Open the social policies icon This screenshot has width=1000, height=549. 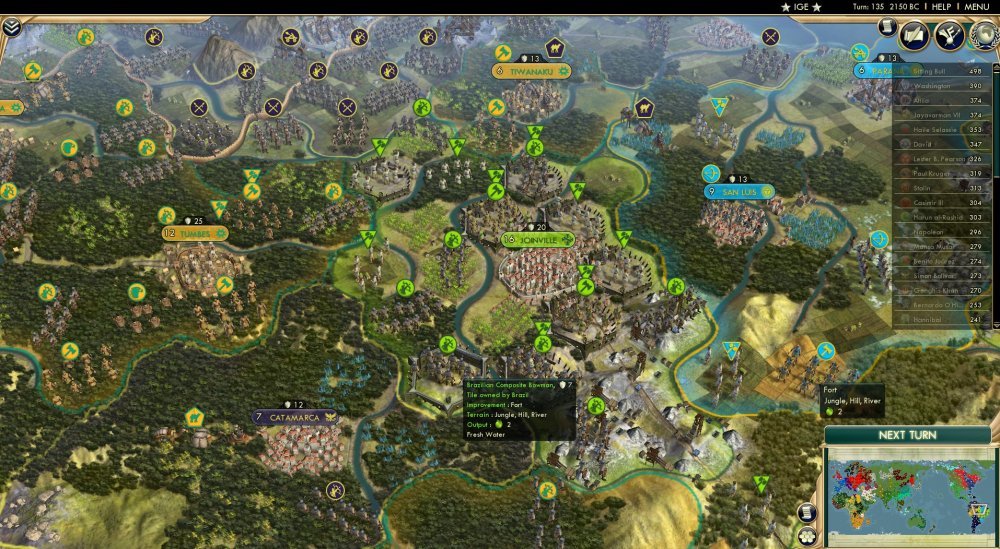[915, 36]
